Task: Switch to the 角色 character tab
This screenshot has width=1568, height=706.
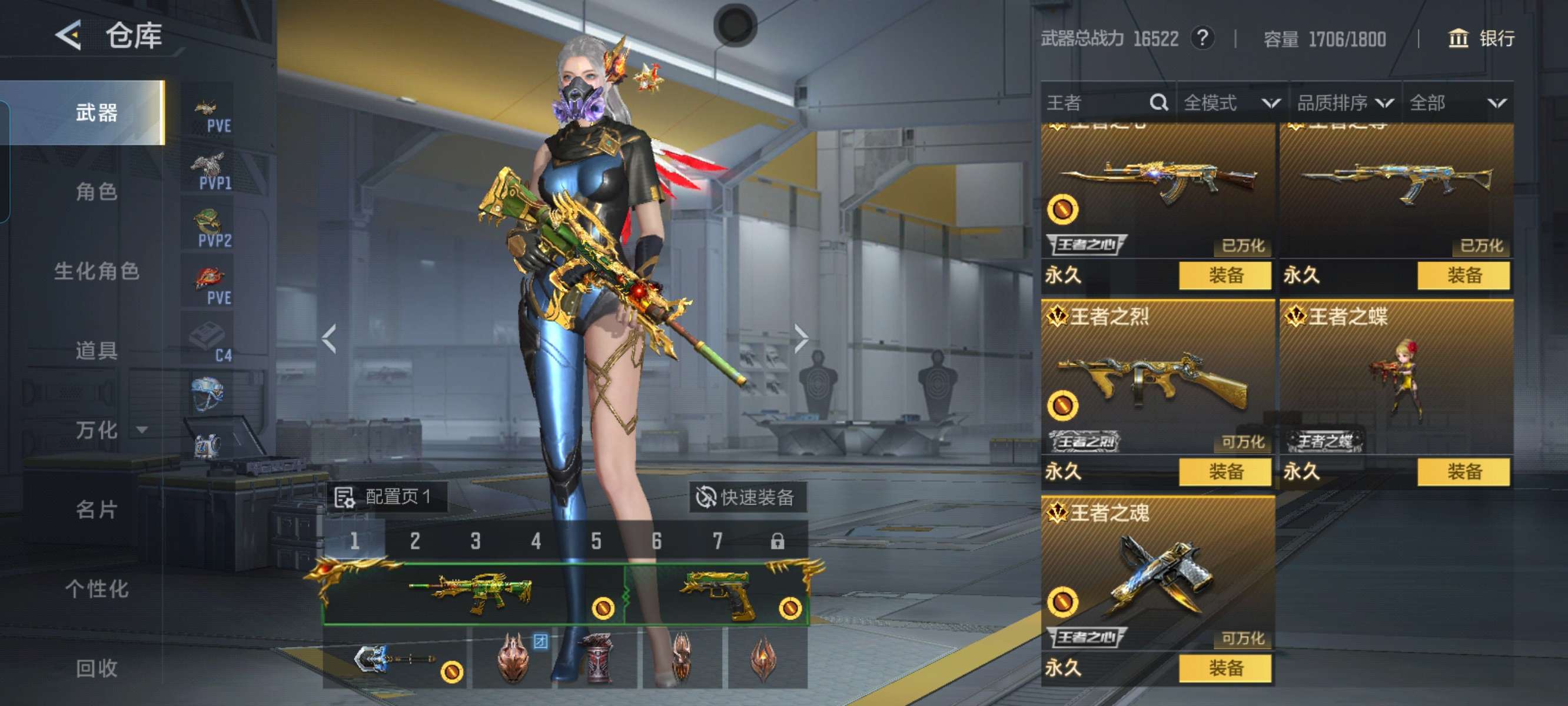Action: (96, 192)
